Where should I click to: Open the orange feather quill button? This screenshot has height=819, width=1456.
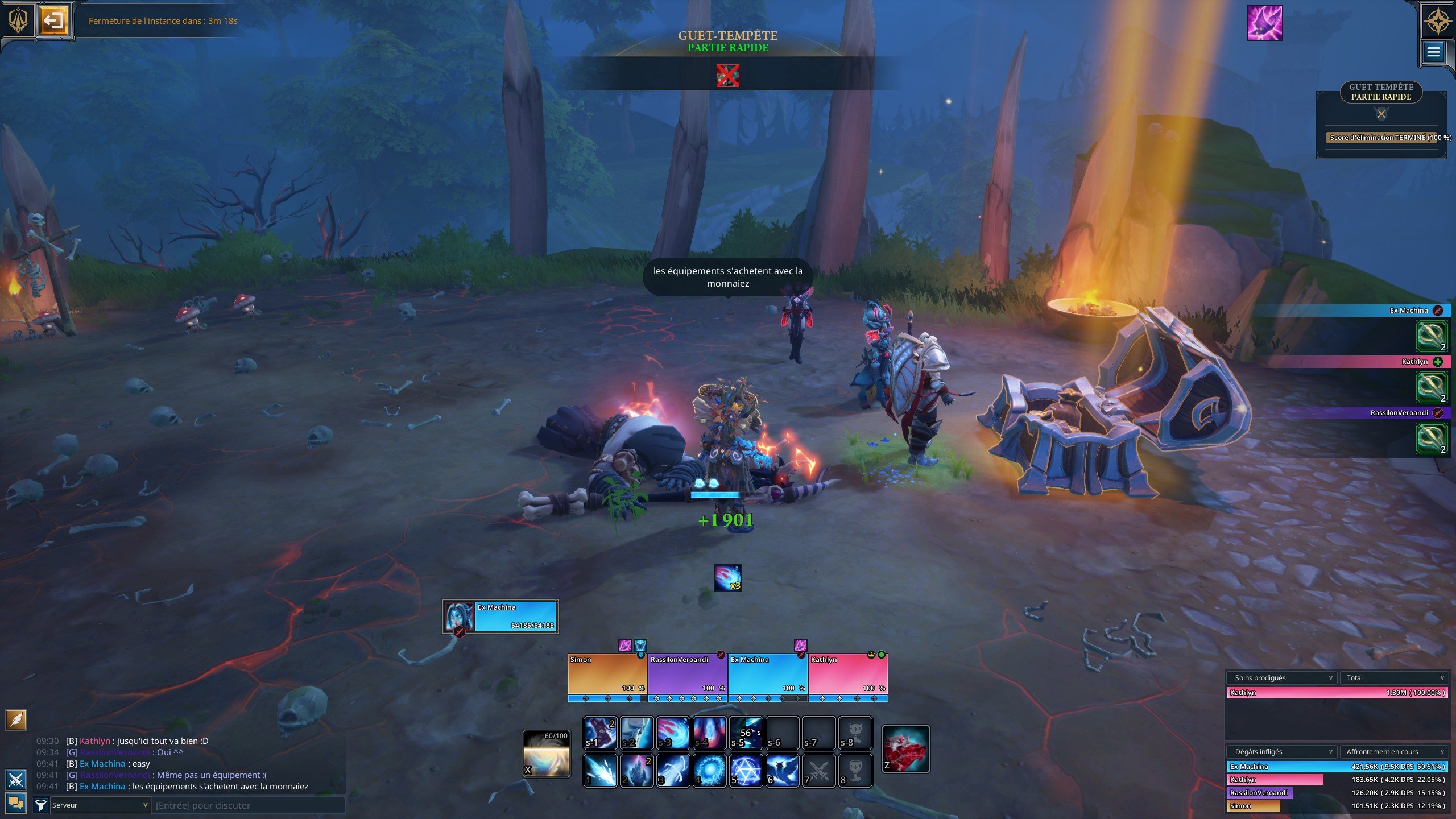(16, 719)
